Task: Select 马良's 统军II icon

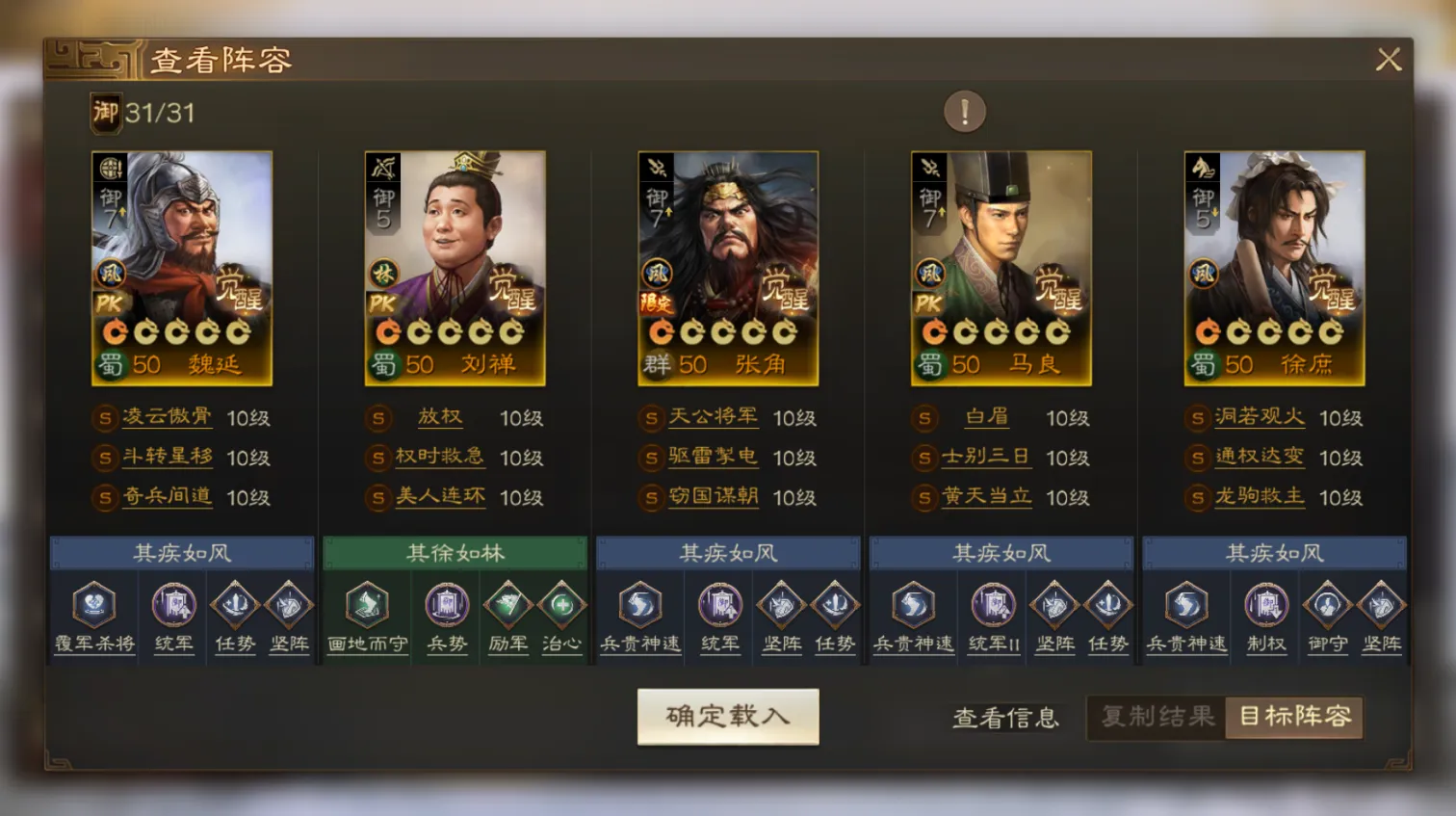Action: pyautogui.click(x=992, y=615)
